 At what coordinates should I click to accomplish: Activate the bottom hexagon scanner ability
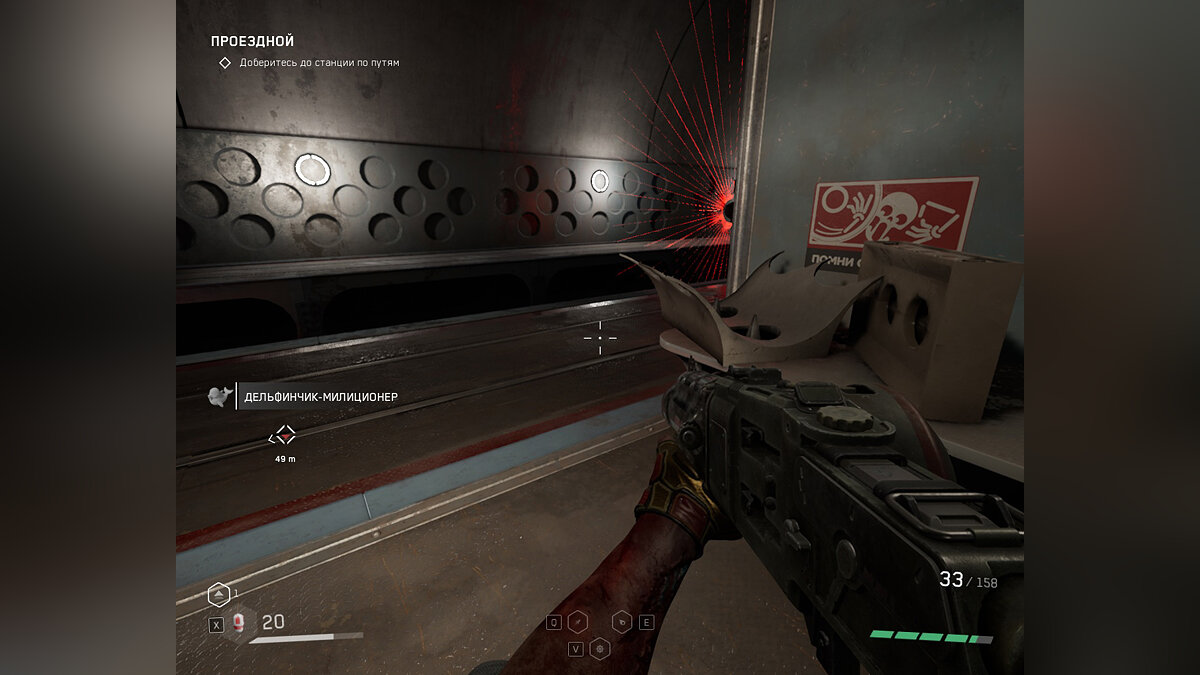(x=600, y=648)
